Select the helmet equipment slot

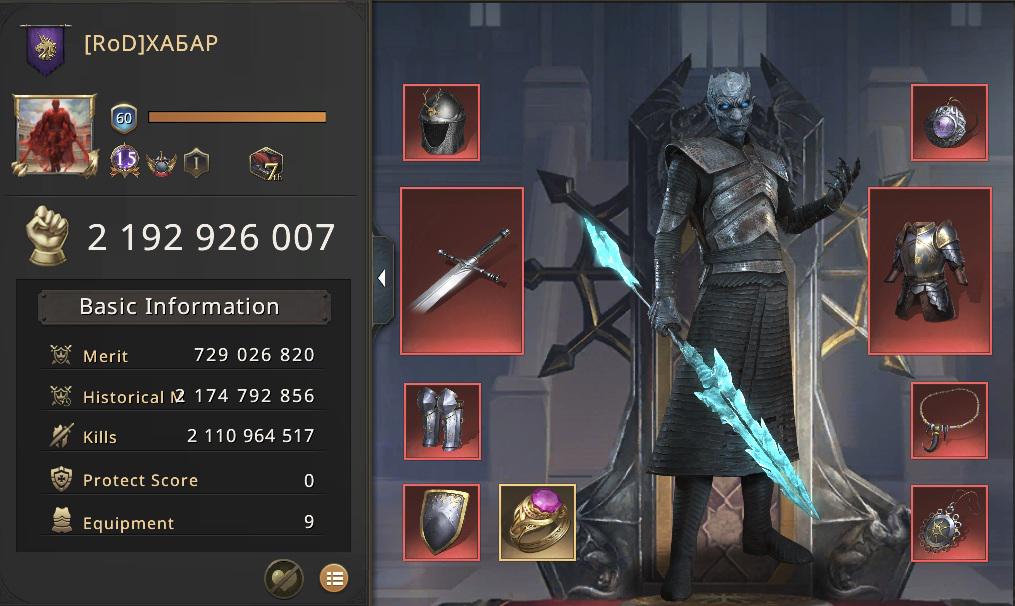click(441, 123)
